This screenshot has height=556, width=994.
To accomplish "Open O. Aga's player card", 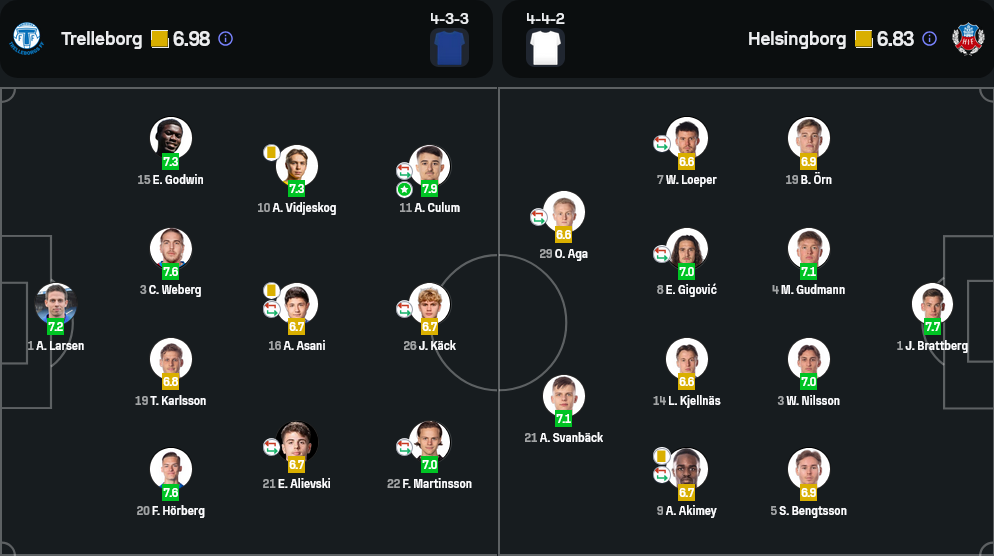I will pos(564,212).
